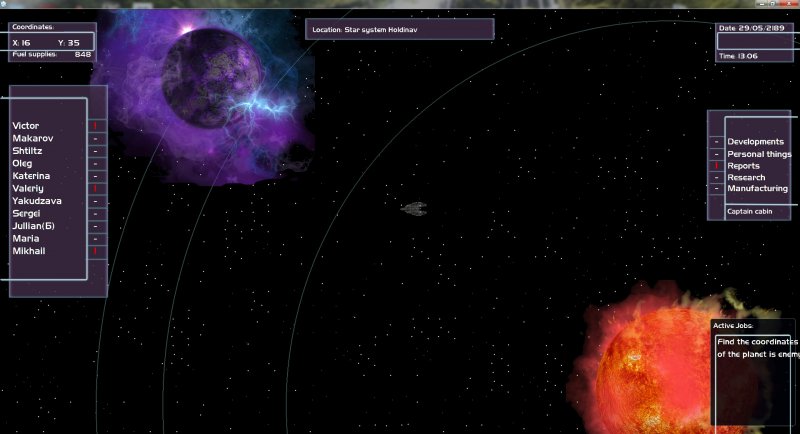The width and height of the screenshot is (800, 434).
Task: Open Katerina's crew entry
Action: [x=31, y=176]
